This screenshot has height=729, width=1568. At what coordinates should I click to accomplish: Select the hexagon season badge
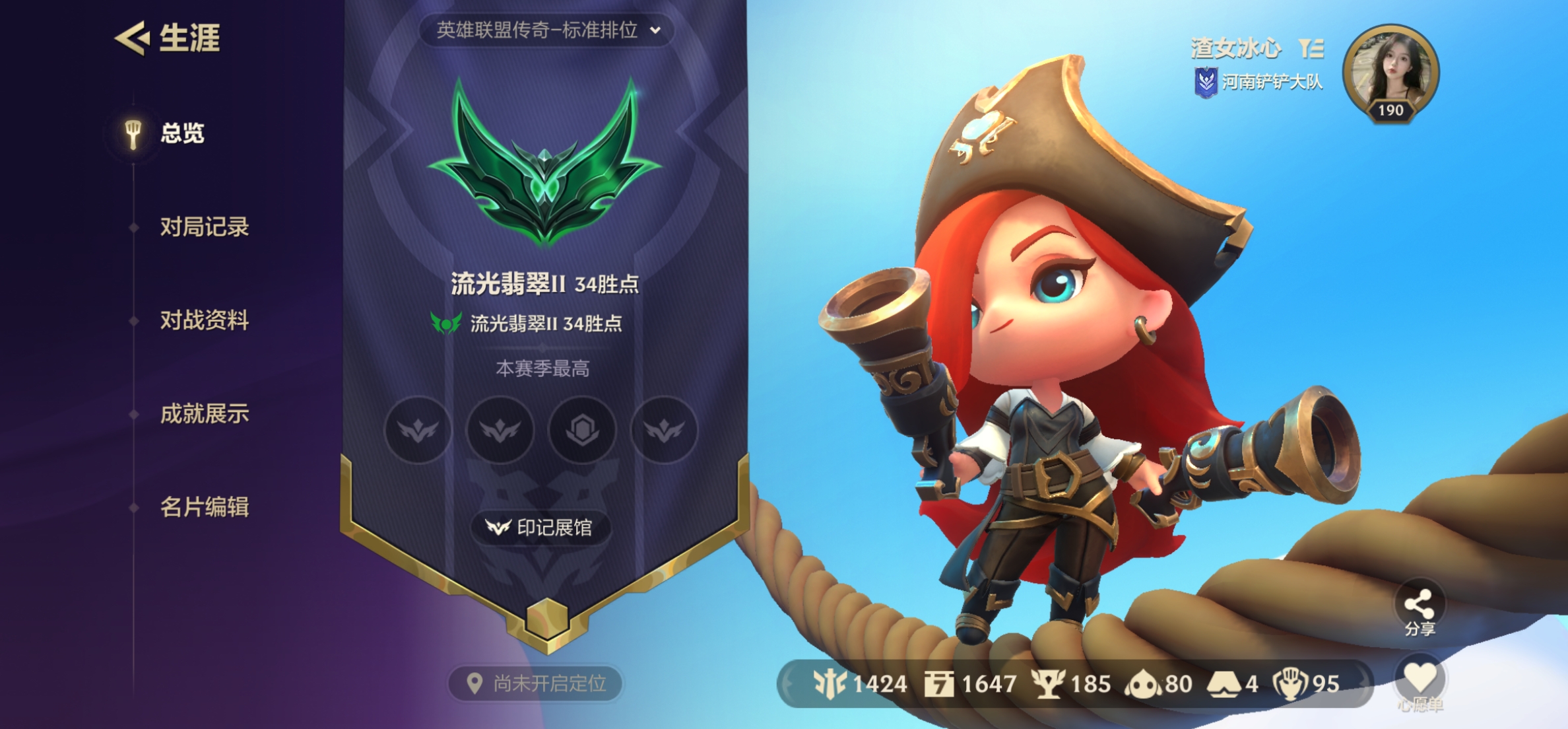[582, 431]
